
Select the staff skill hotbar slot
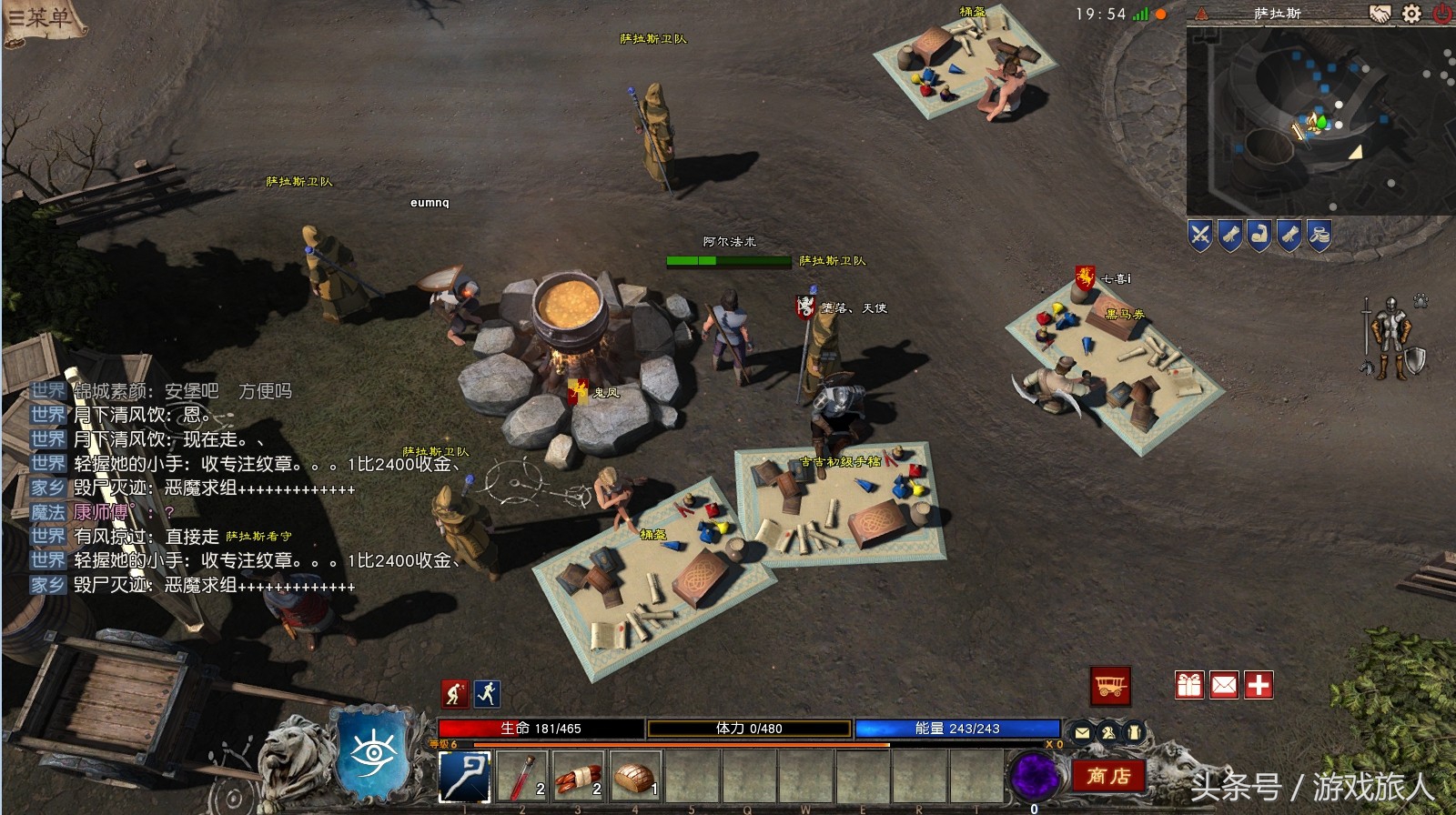click(465, 778)
